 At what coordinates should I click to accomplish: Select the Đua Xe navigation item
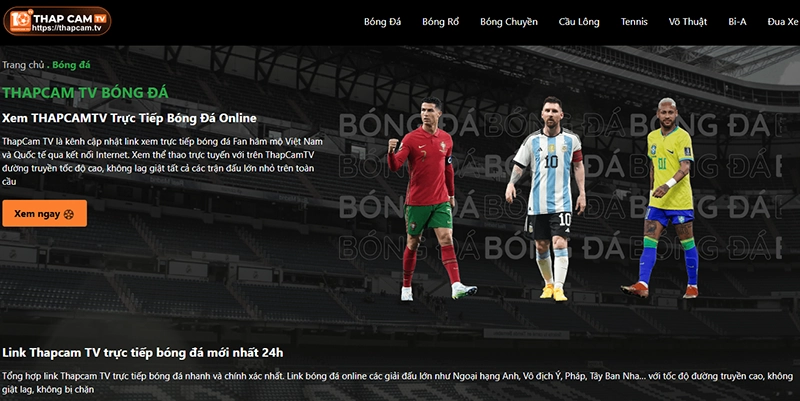coord(782,21)
